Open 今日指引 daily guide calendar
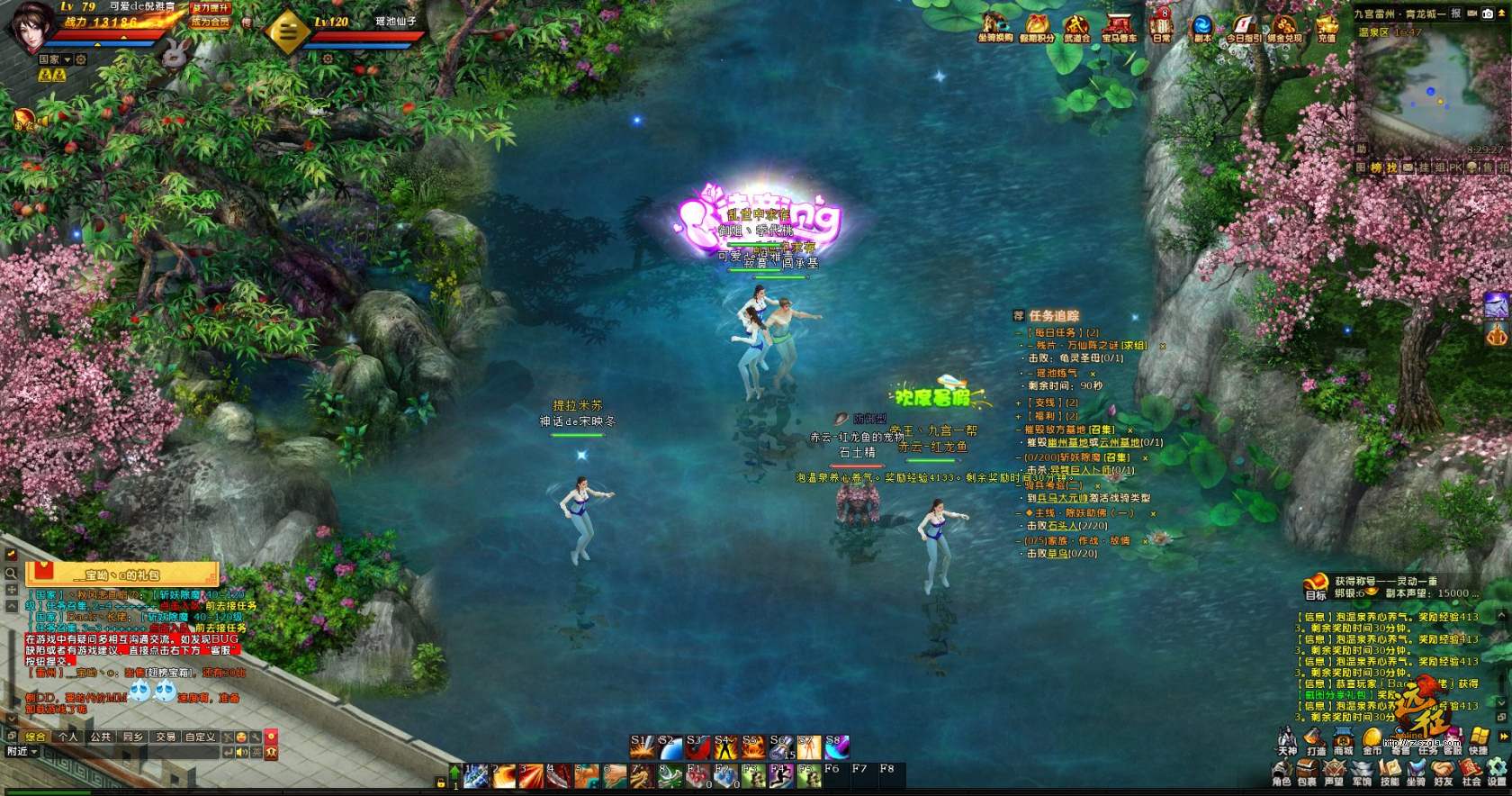The height and width of the screenshot is (796, 1512). [x=1244, y=25]
